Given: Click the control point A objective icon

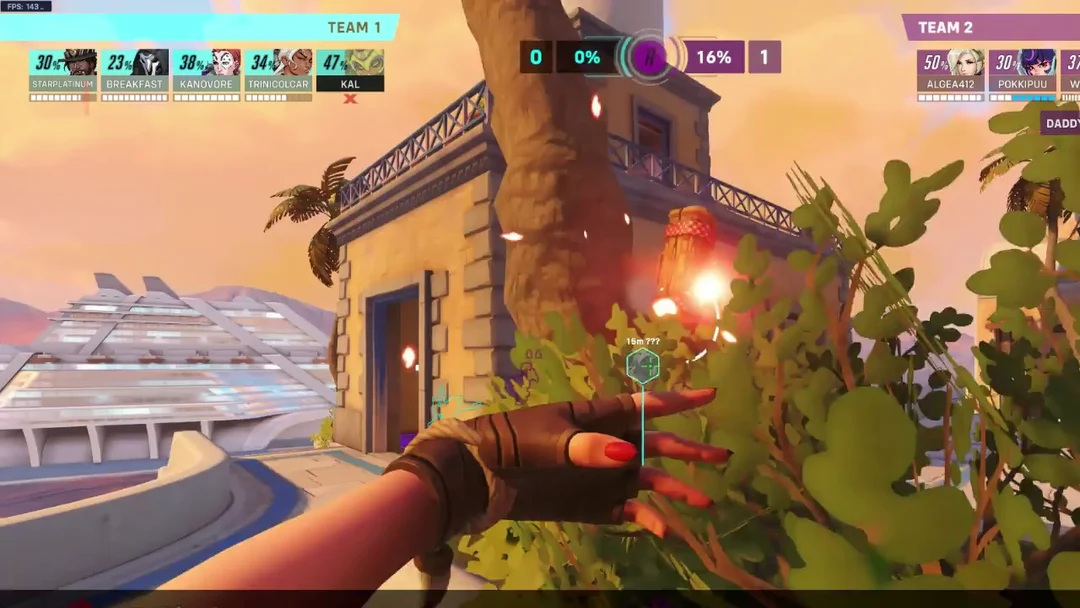Looking at the screenshot, I should [x=649, y=57].
